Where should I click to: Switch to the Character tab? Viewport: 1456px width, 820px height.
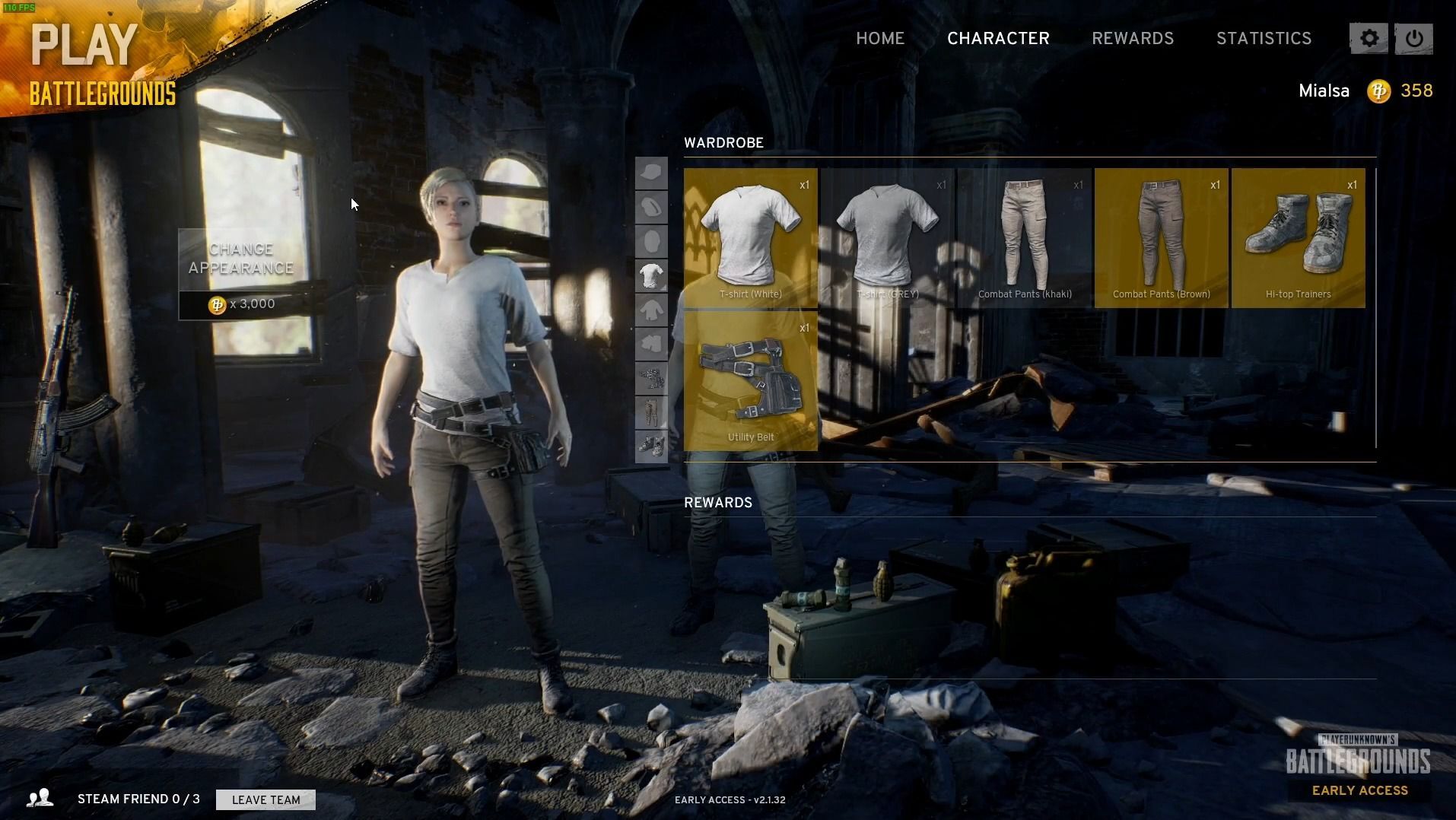pyautogui.click(x=998, y=39)
